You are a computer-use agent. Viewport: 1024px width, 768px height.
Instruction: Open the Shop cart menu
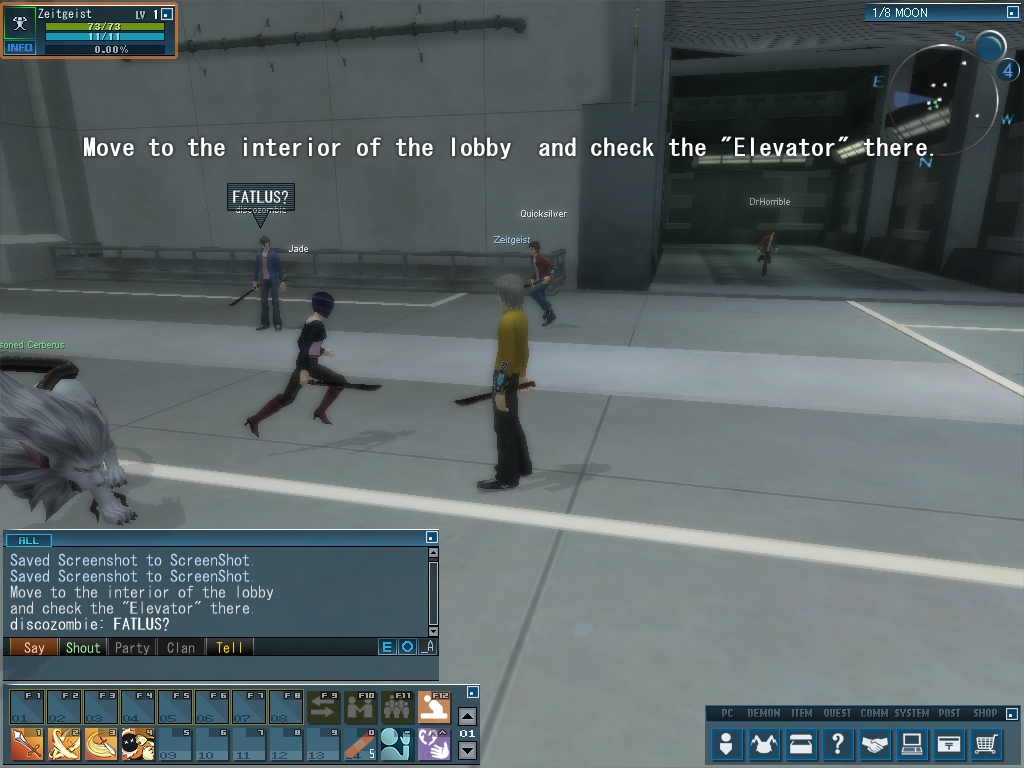[x=986, y=744]
